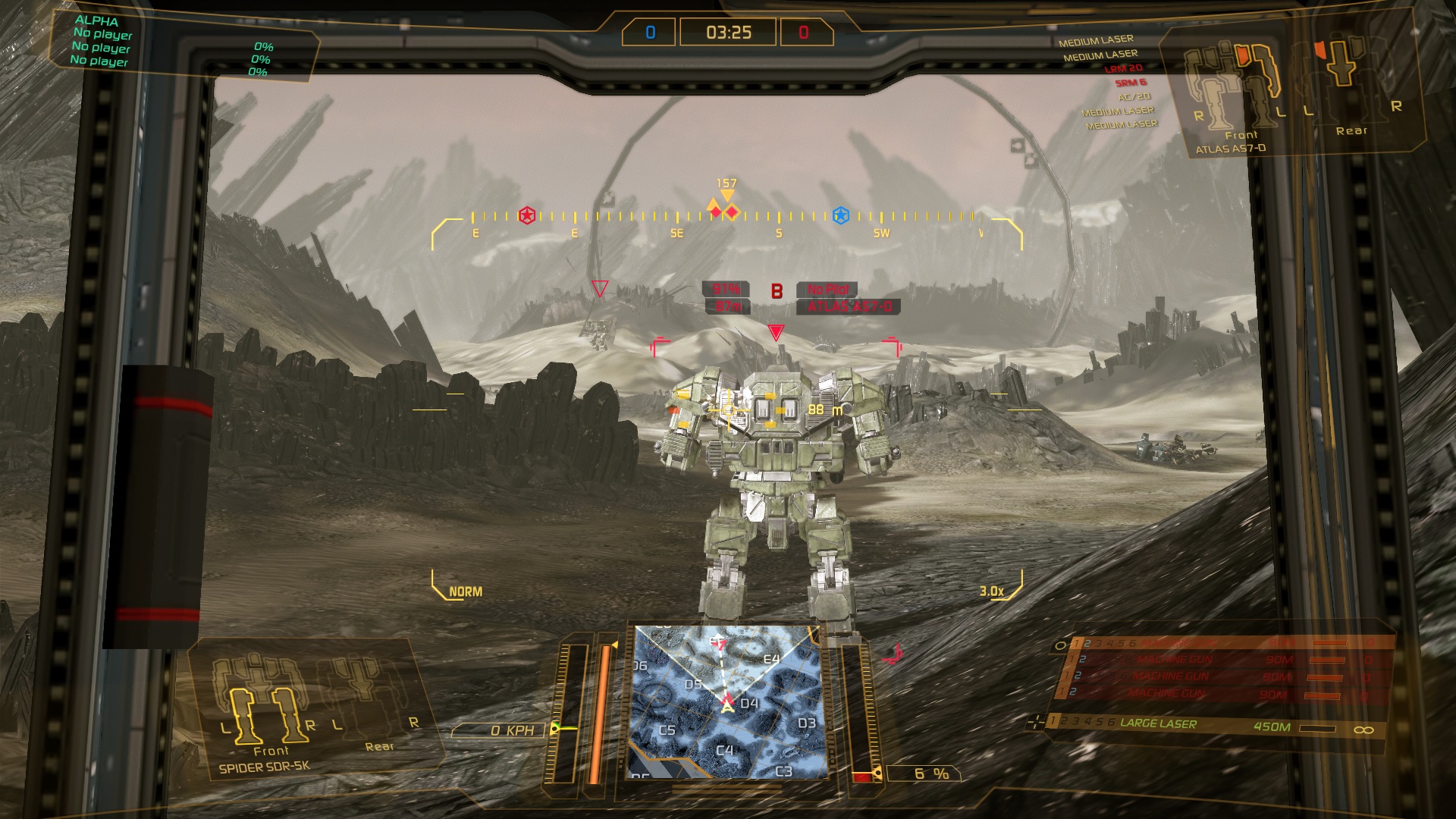Click the tactical minimap
The width and height of the screenshot is (1456, 819).
coord(726,702)
